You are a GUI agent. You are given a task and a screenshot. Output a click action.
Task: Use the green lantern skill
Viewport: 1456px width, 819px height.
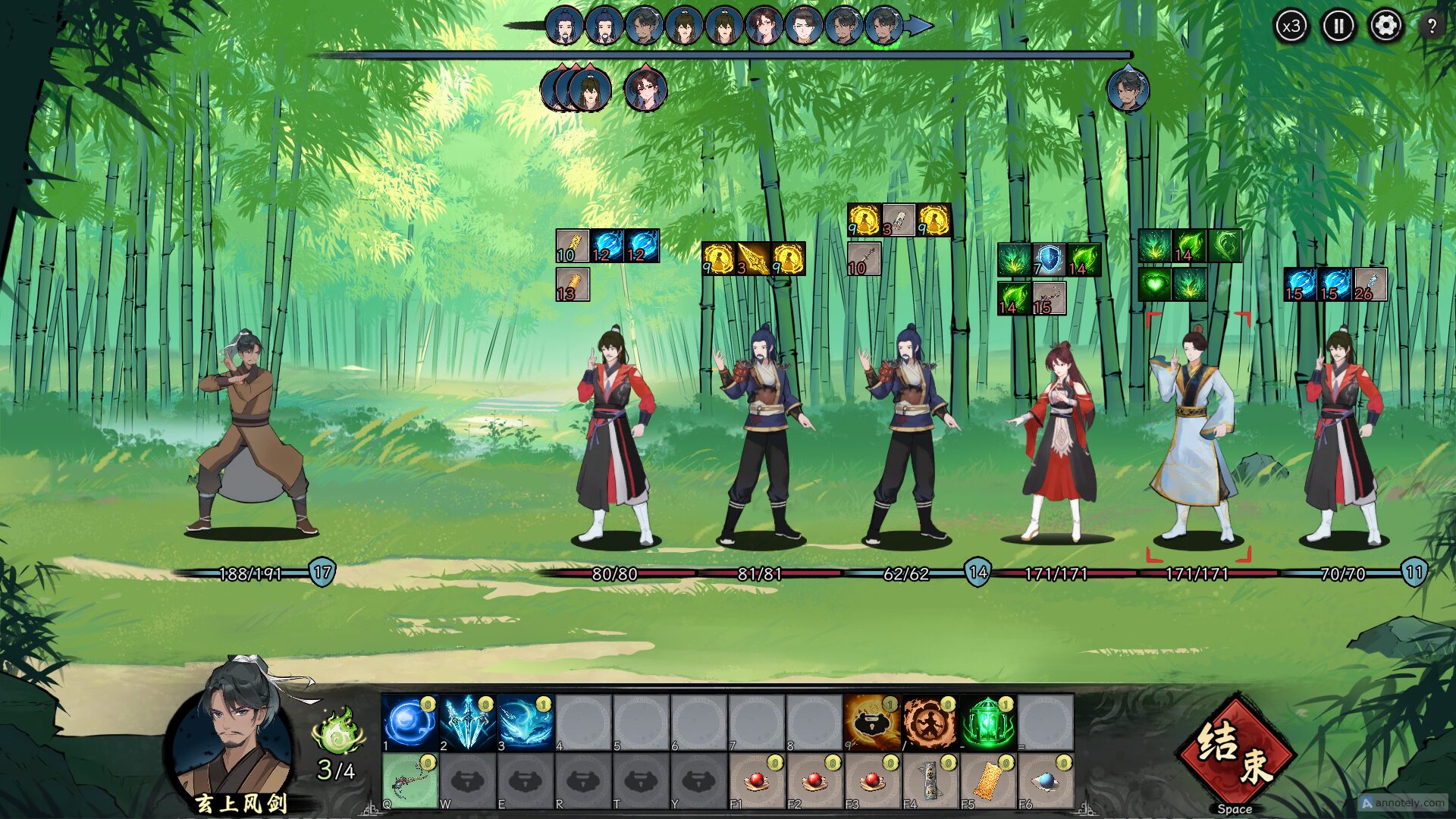[x=987, y=723]
